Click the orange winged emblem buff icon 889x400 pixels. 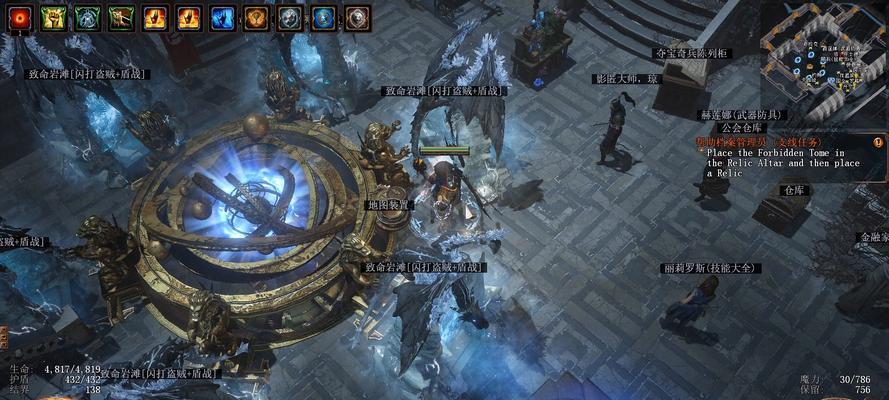coord(256,17)
